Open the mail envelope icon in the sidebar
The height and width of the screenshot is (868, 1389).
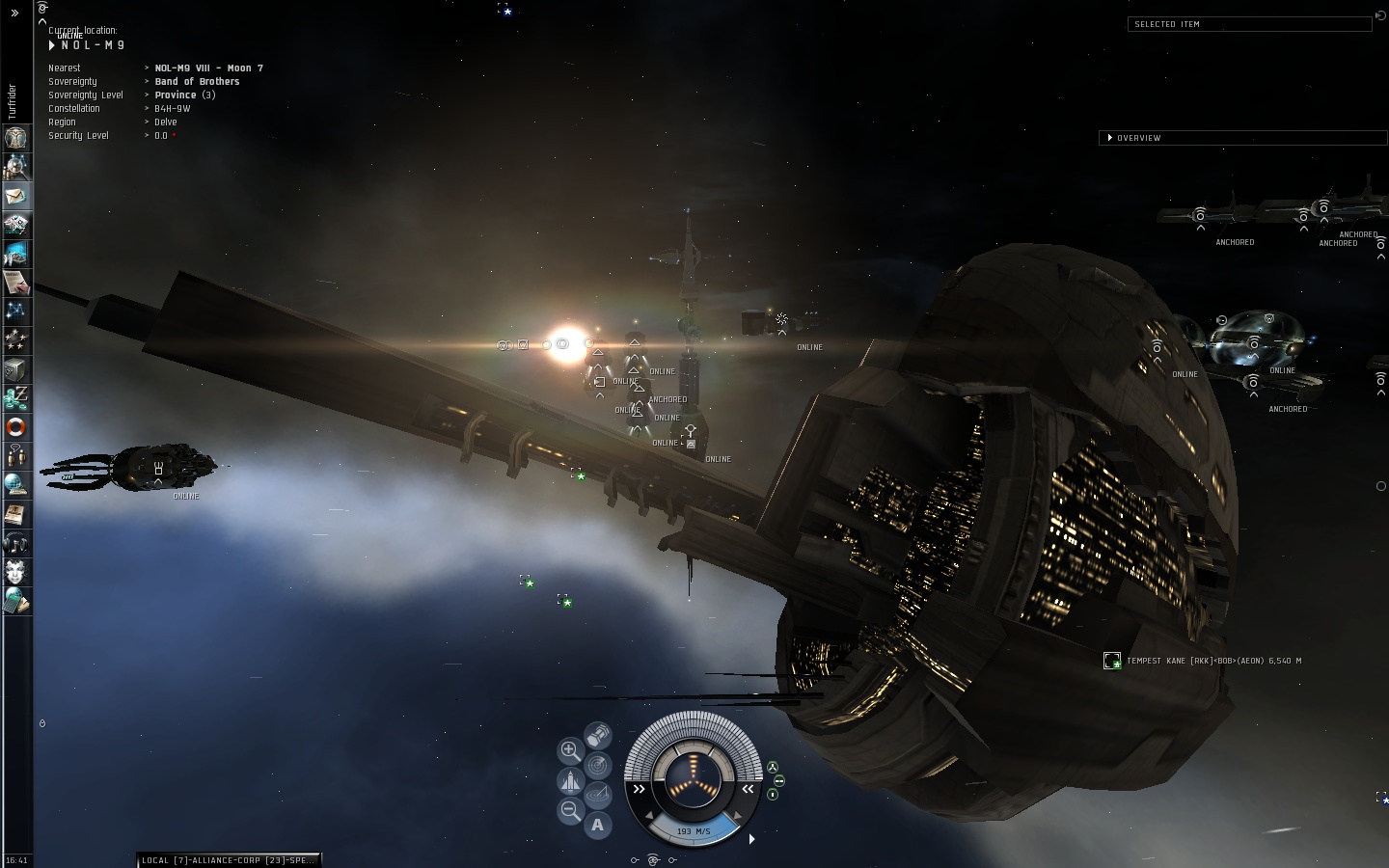(x=16, y=196)
